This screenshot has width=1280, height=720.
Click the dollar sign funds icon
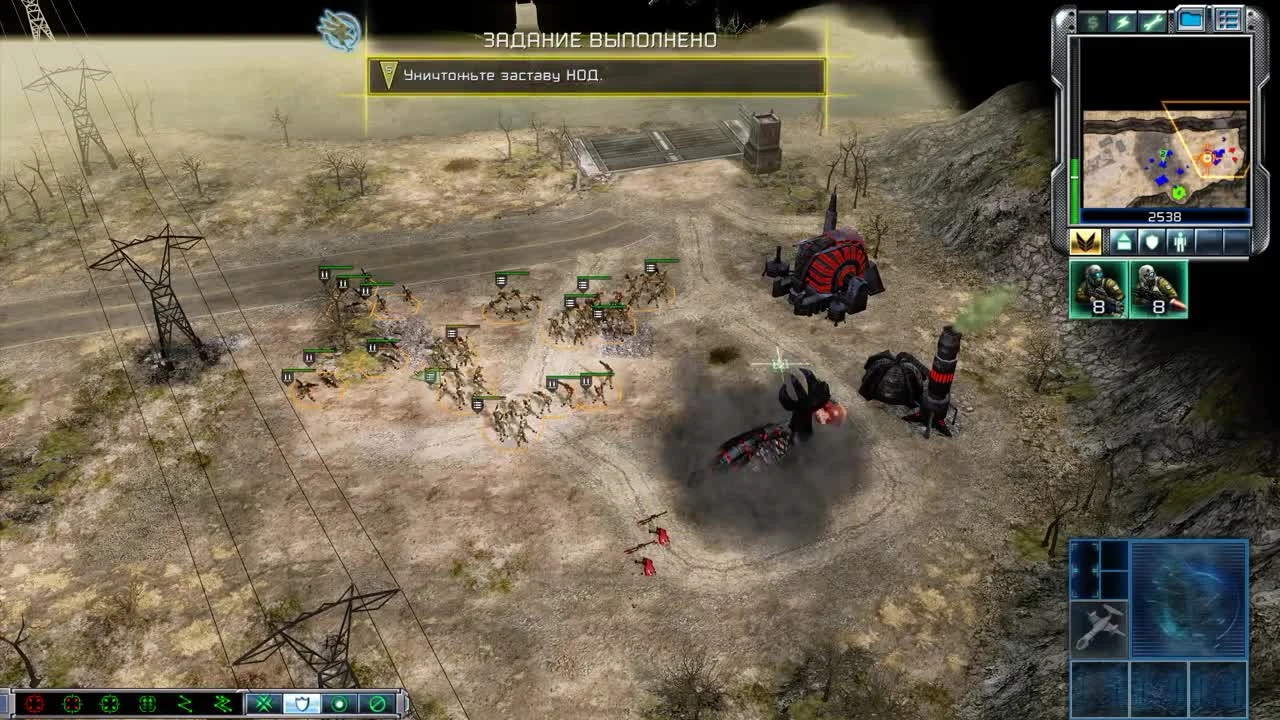[1094, 22]
